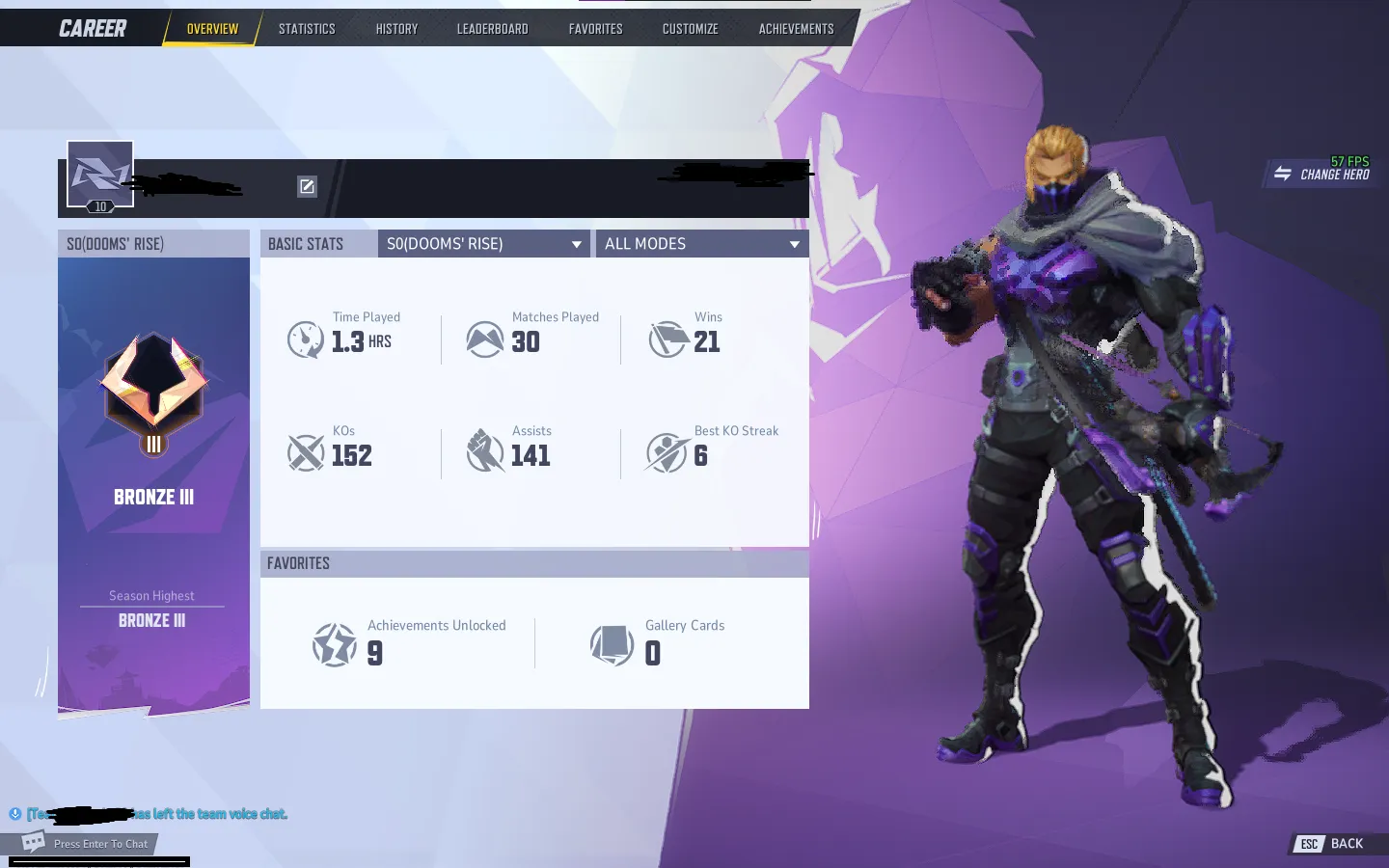This screenshot has width=1389, height=868.
Task: Select the Gallery Cards icon
Action: pos(614,644)
